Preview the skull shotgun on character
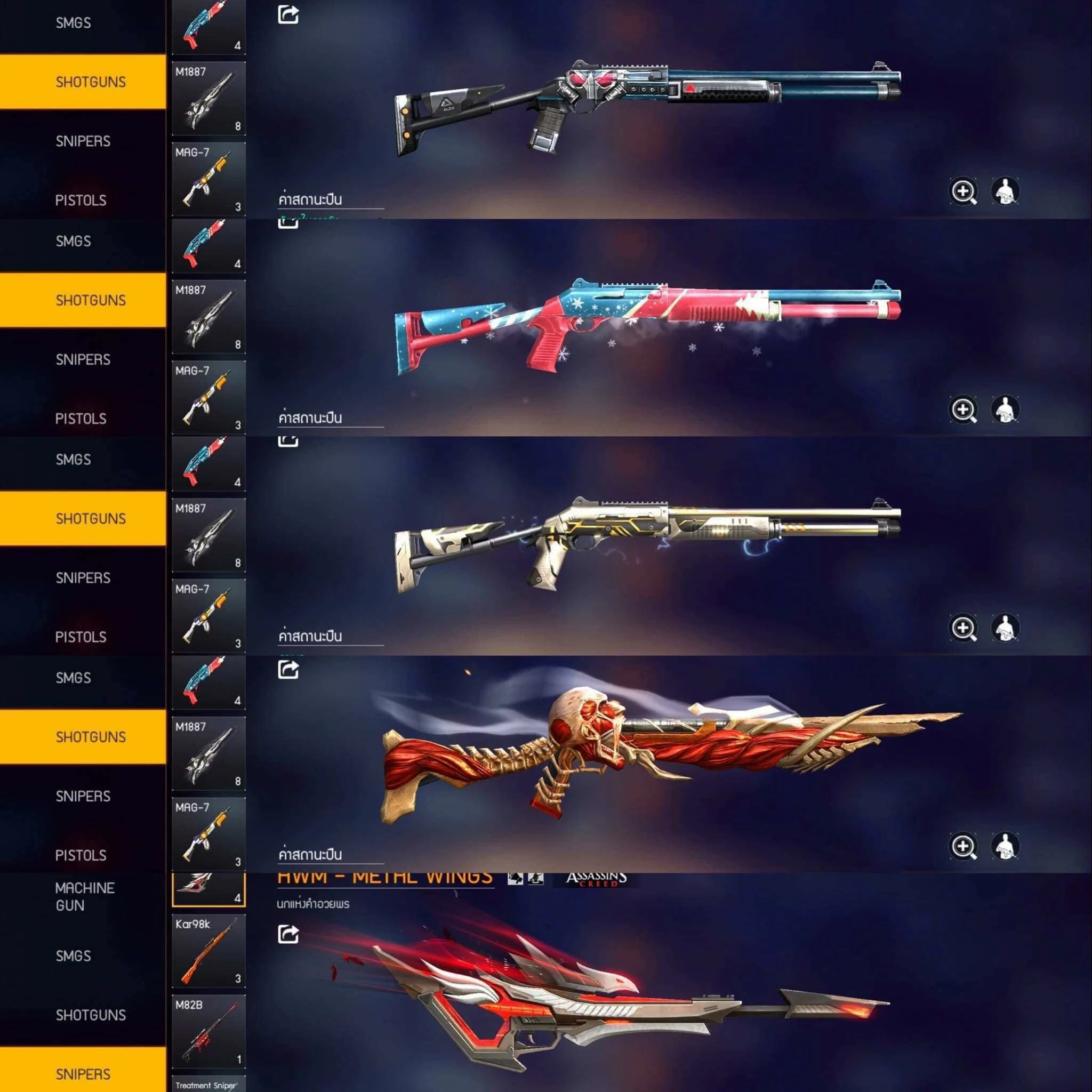 coord(1005,847)
